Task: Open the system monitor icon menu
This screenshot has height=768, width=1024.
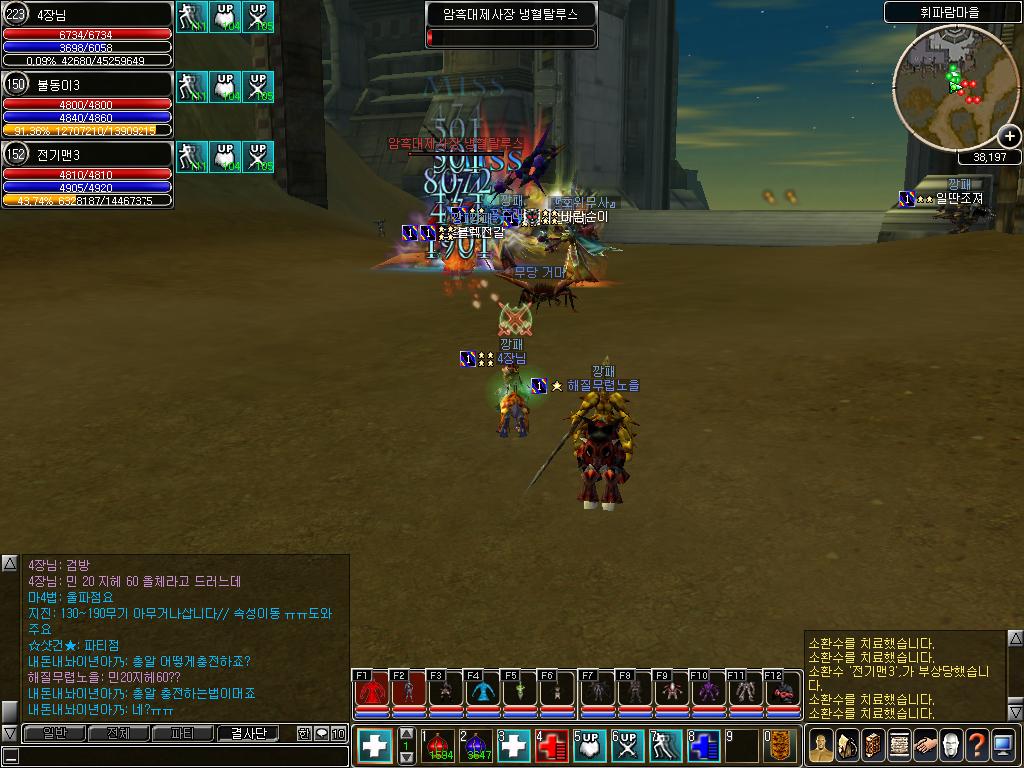Action: pos(1003,745)
